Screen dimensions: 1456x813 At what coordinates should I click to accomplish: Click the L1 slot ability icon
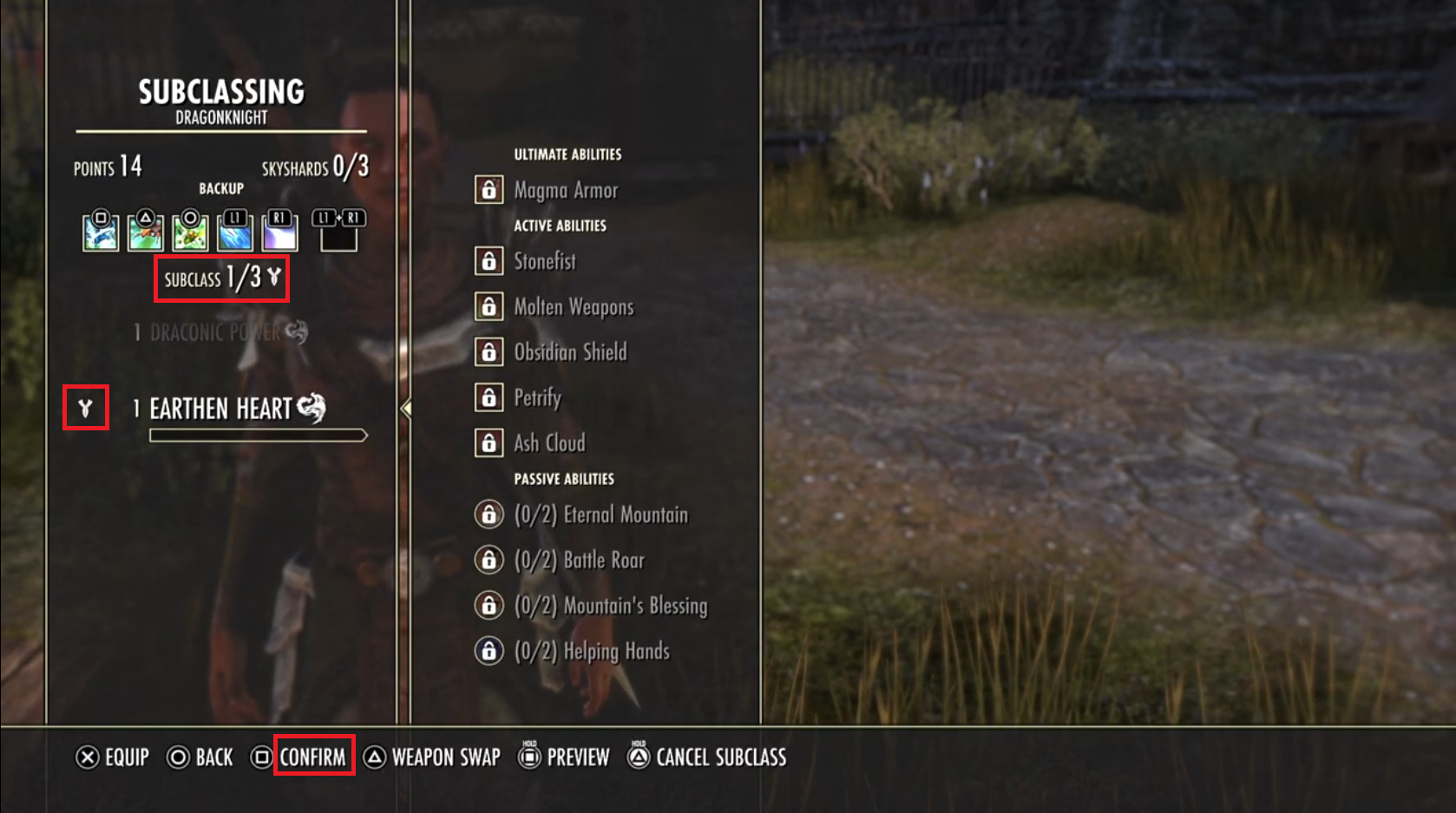point(235,233)
